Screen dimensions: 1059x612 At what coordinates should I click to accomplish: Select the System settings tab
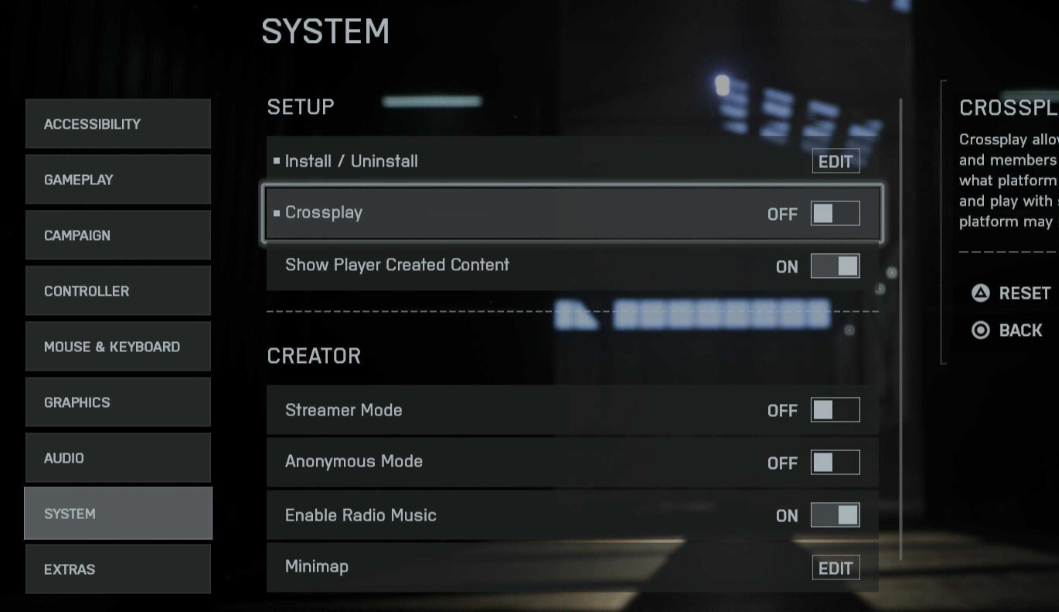coord(118,514)
